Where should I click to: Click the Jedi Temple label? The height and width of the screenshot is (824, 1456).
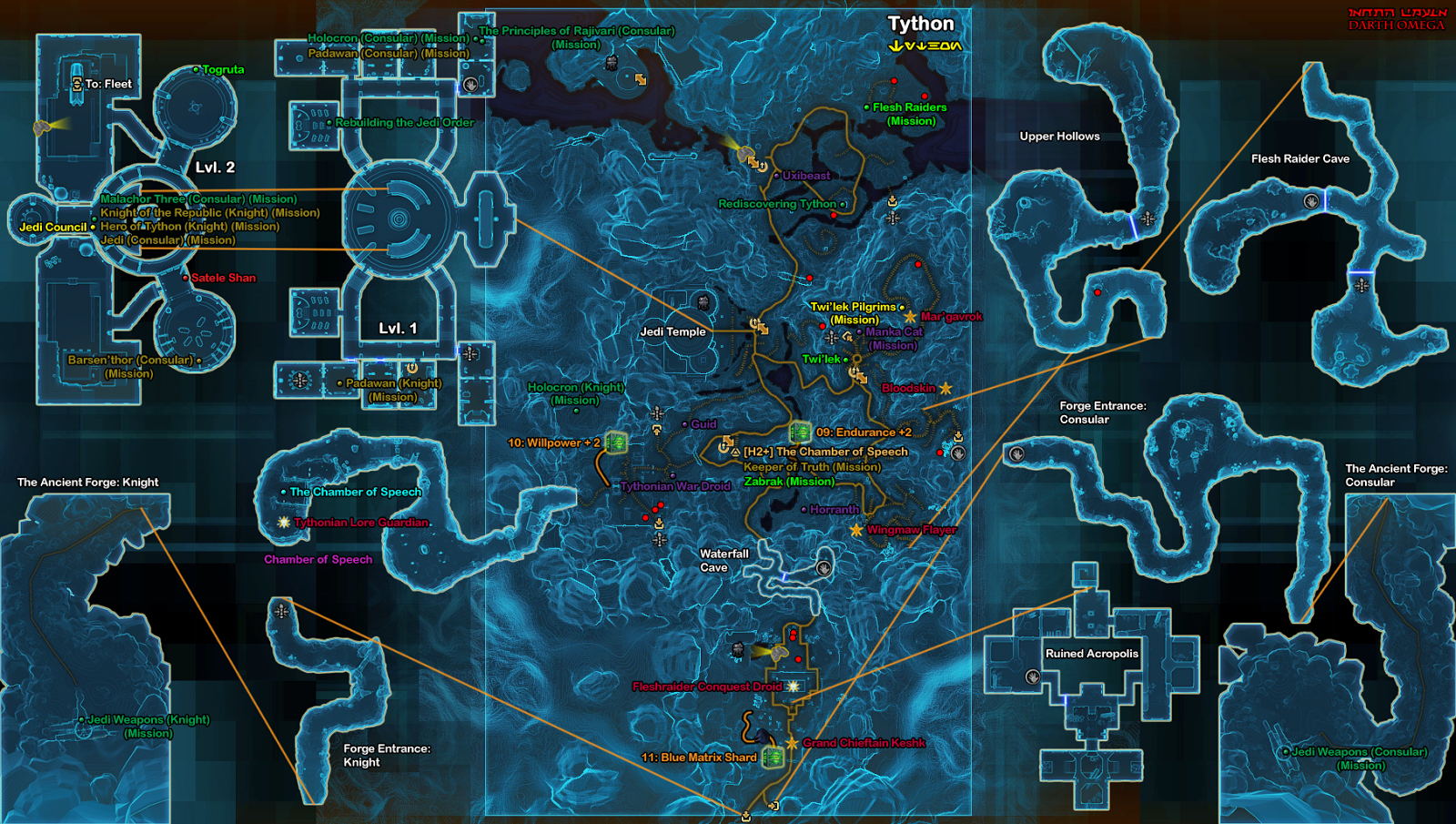pyautogui.click(x=672, y=332)
